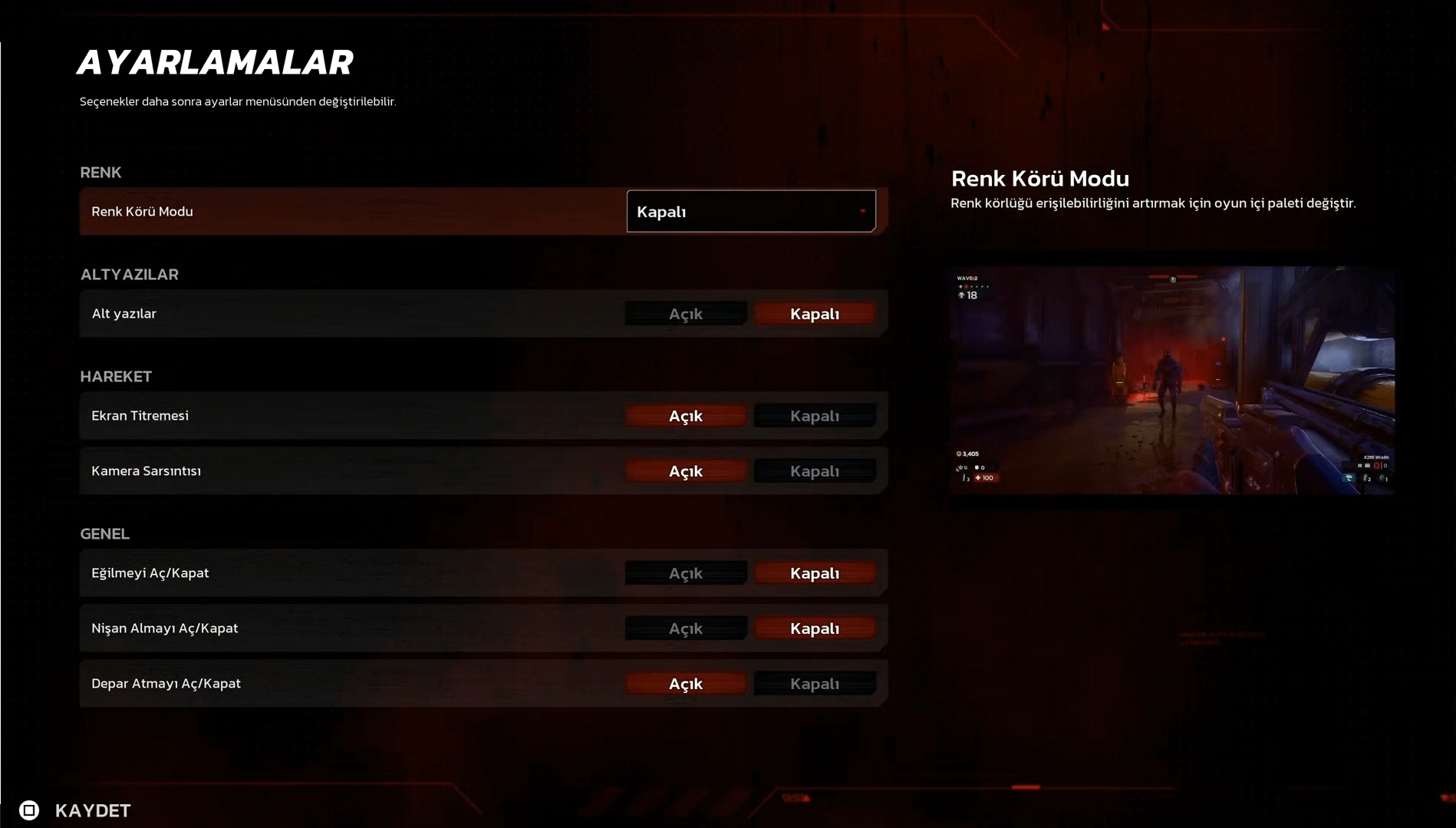
Task: Select the Renk Körü Modu settings row label
Action: coord(143,212)
